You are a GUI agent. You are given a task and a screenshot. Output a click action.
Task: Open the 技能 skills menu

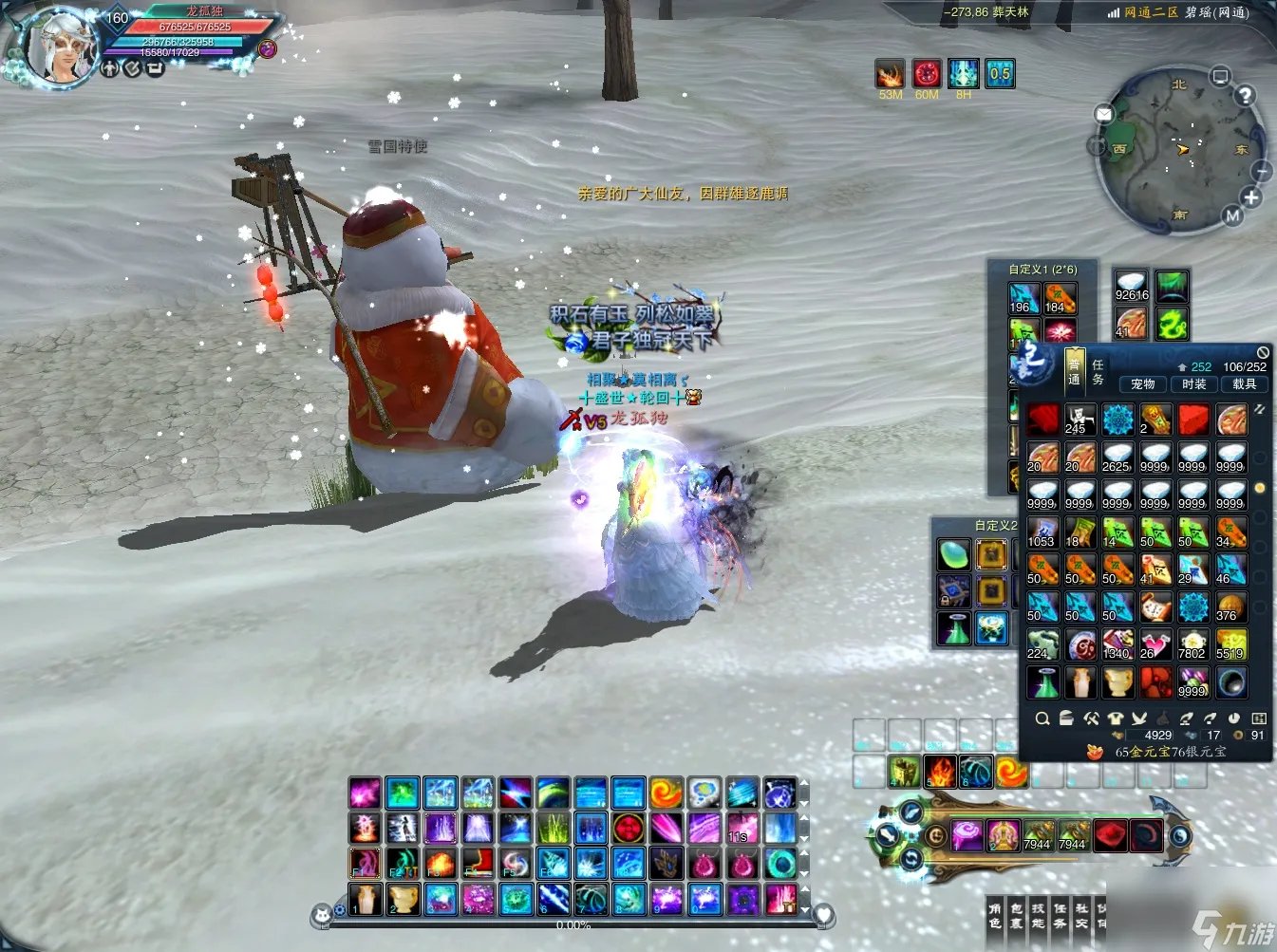click(x=1038, y=916)
